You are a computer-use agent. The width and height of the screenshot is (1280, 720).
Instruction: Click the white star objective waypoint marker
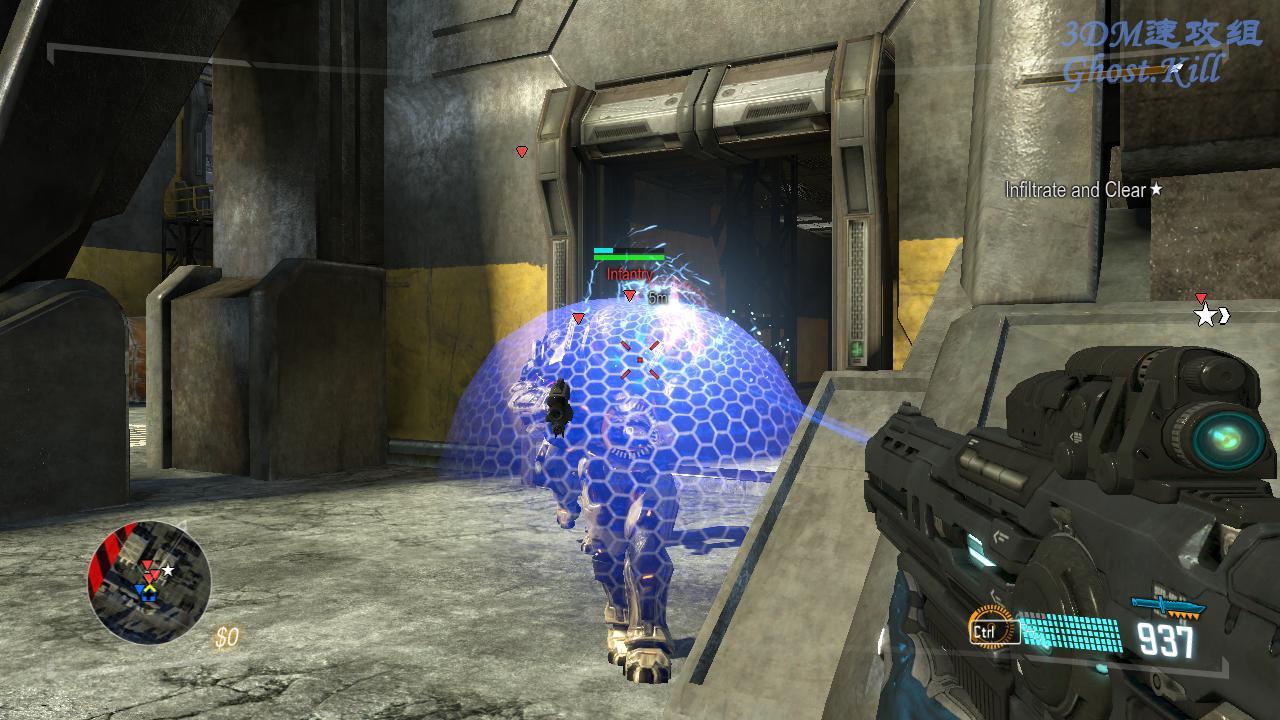coord(1206,316)
